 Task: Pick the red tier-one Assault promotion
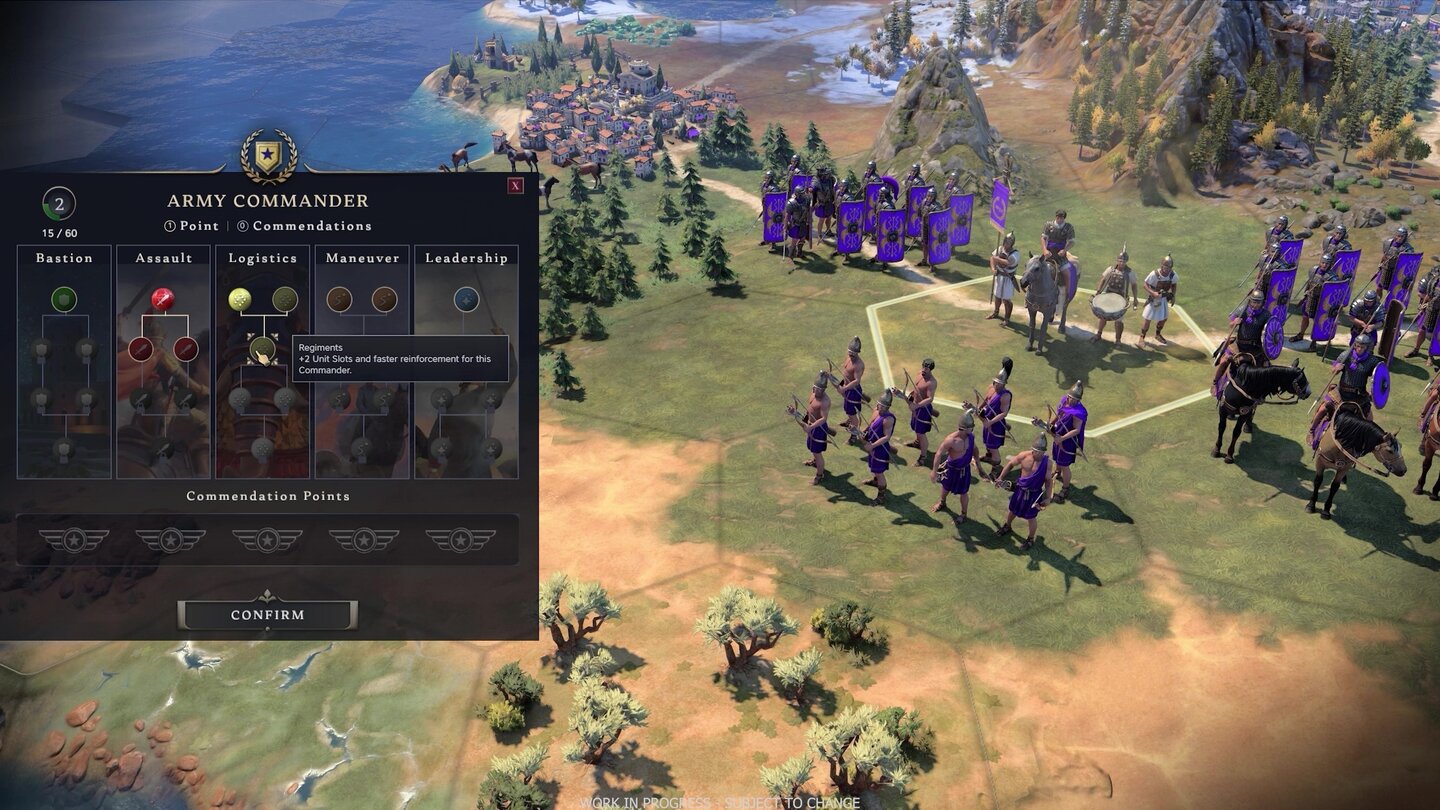164,299
